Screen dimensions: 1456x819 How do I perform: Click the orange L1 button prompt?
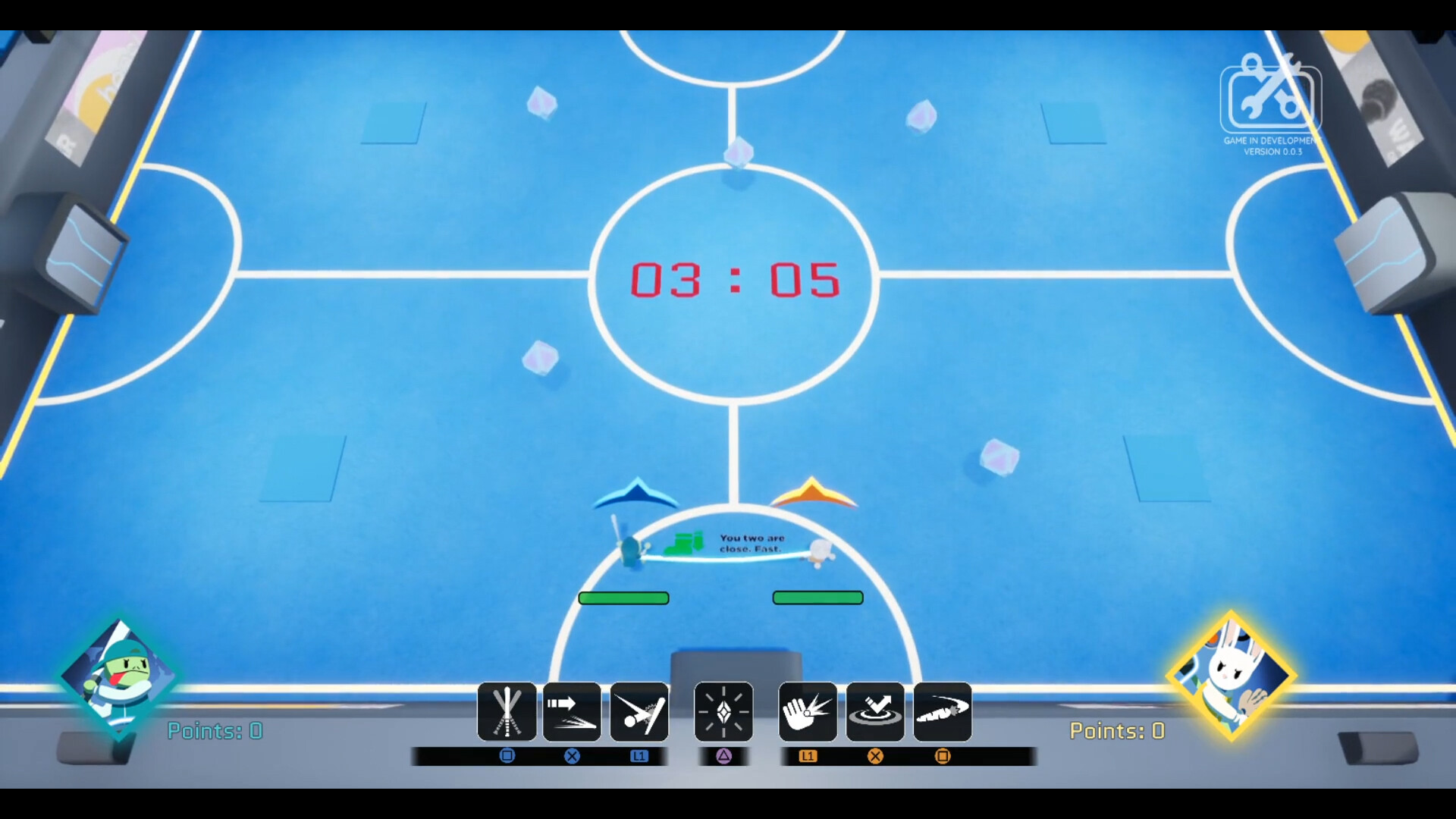click(808, 756)
